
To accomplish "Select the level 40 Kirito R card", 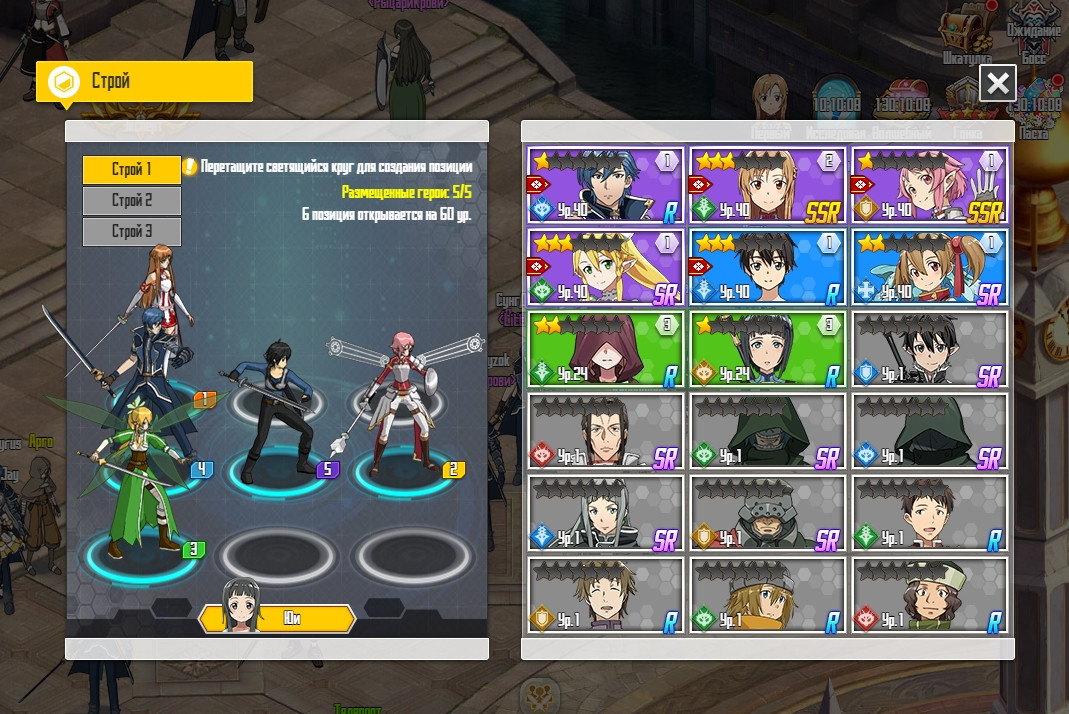I will click(768, 267).
